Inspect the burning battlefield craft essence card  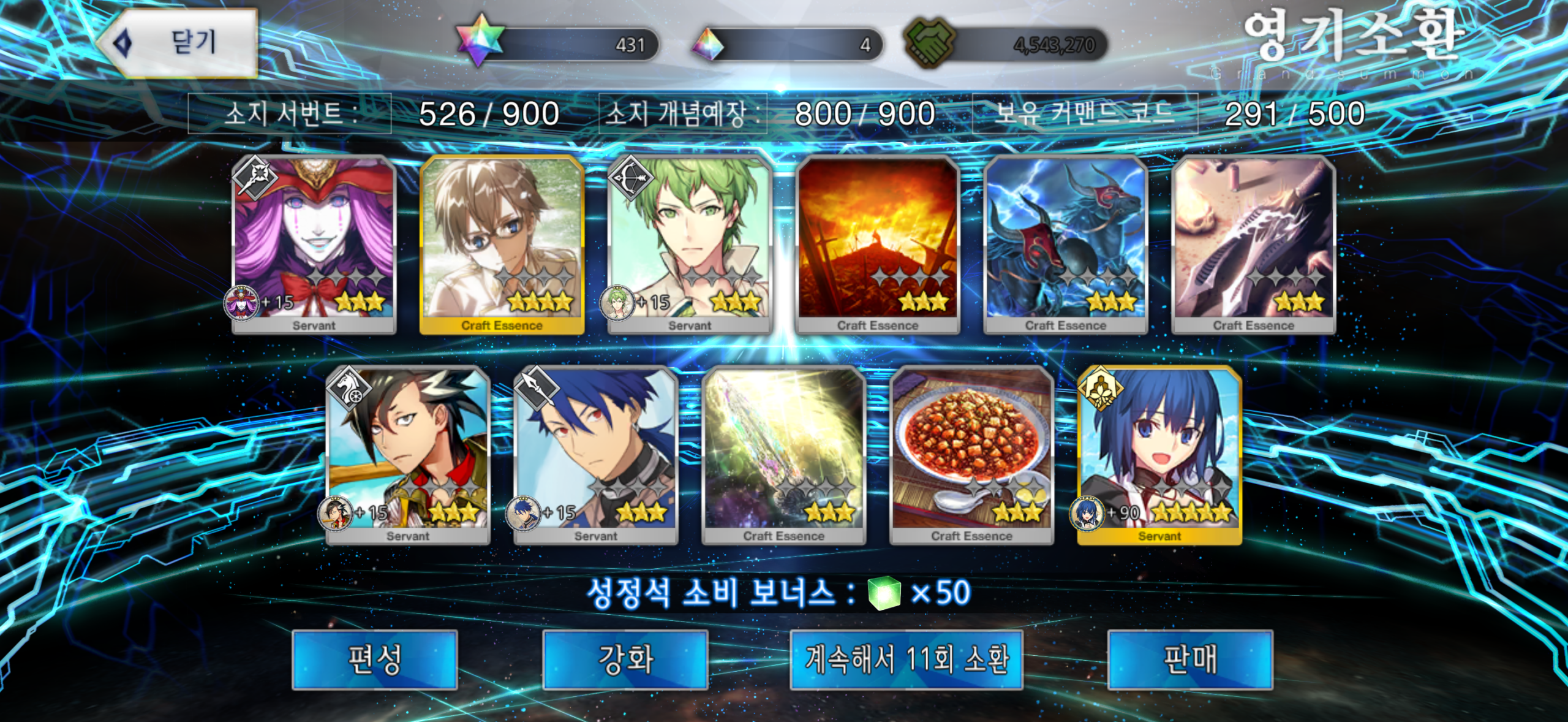(x=878, y=244)
